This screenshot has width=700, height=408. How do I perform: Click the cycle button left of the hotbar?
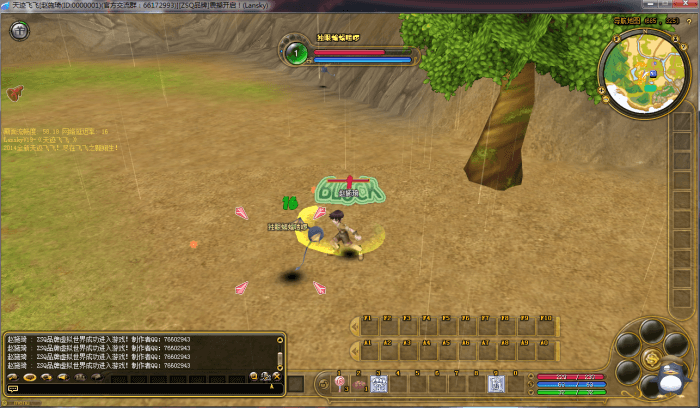point(322,383)
